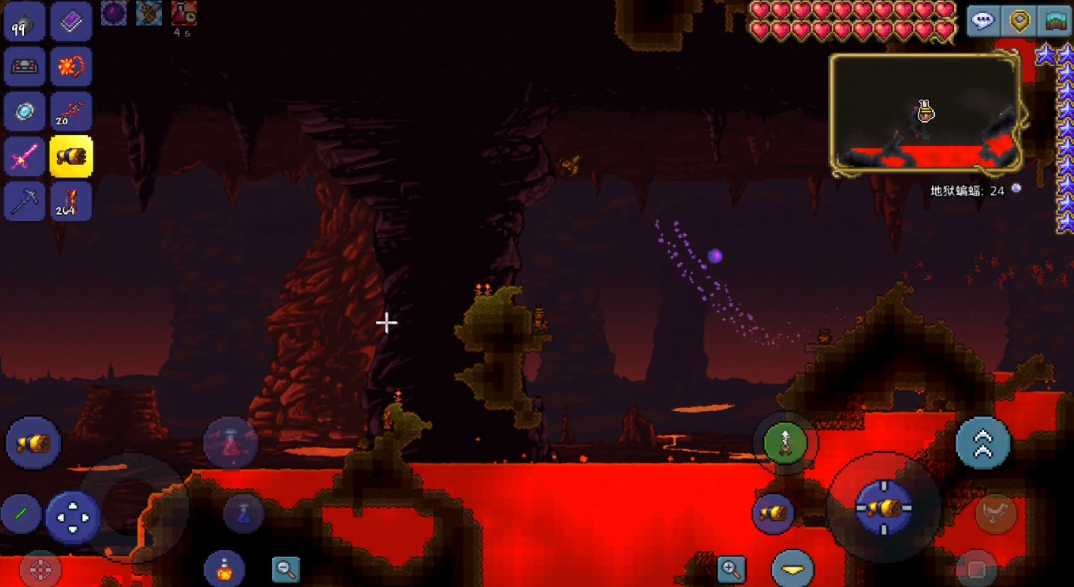This screenshot has width=1074, height=587.
Task: Zoom out with the minus magnifier
Action: (x=286, y=570)
